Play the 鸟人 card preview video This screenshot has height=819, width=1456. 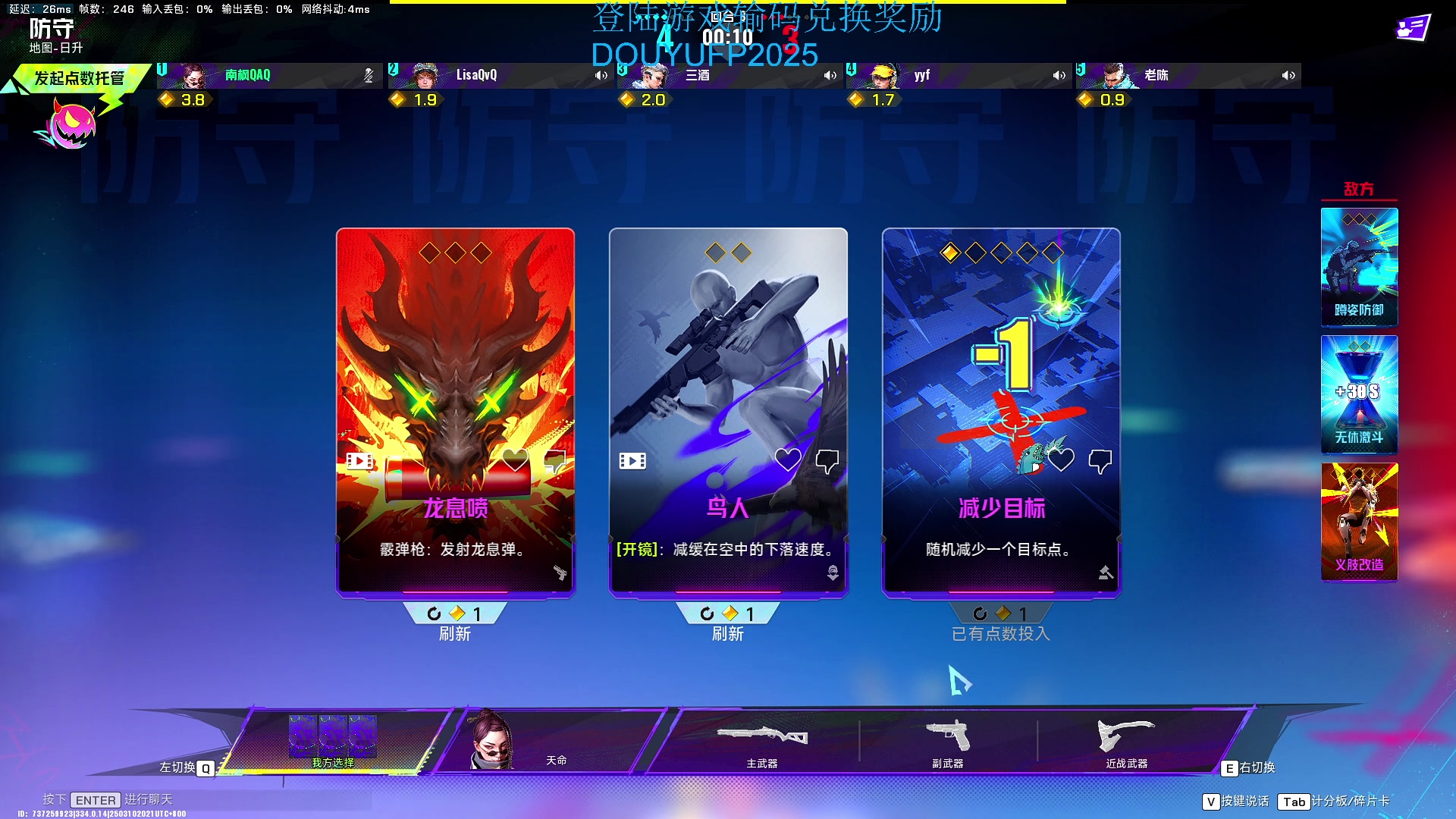(x=632, y=460)
